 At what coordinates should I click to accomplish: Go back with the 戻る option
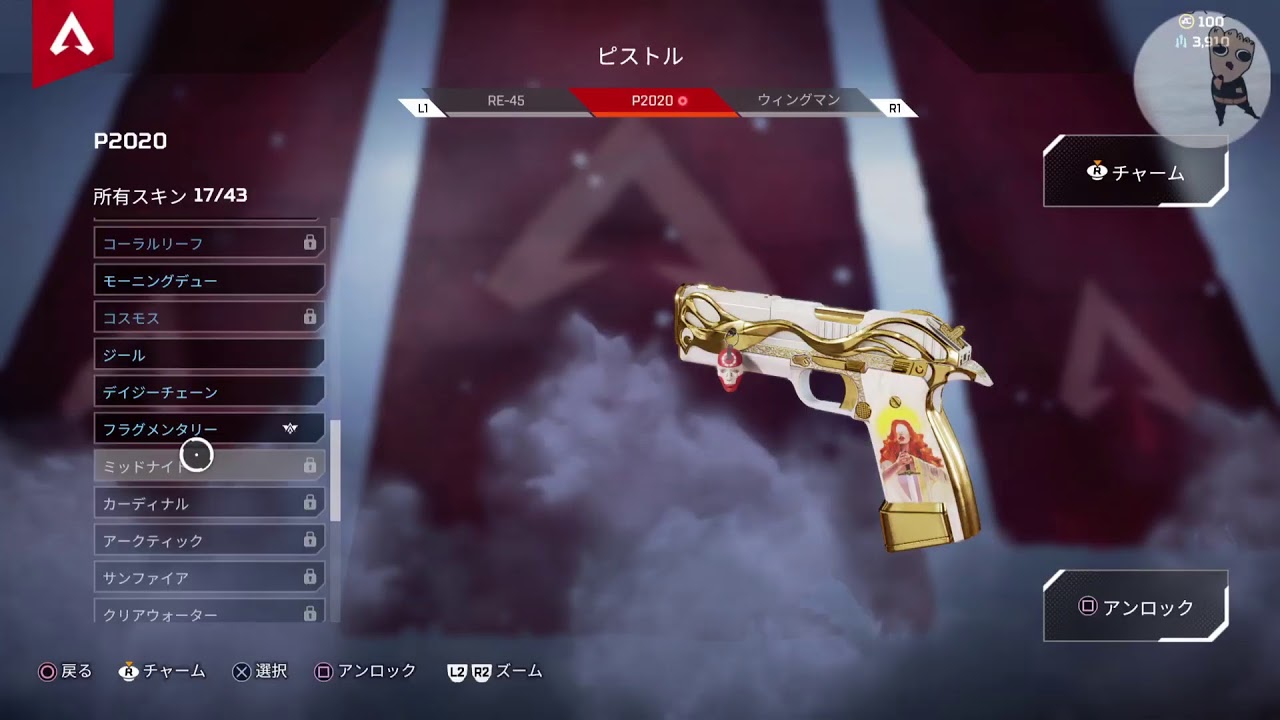[x=65, y=672]
